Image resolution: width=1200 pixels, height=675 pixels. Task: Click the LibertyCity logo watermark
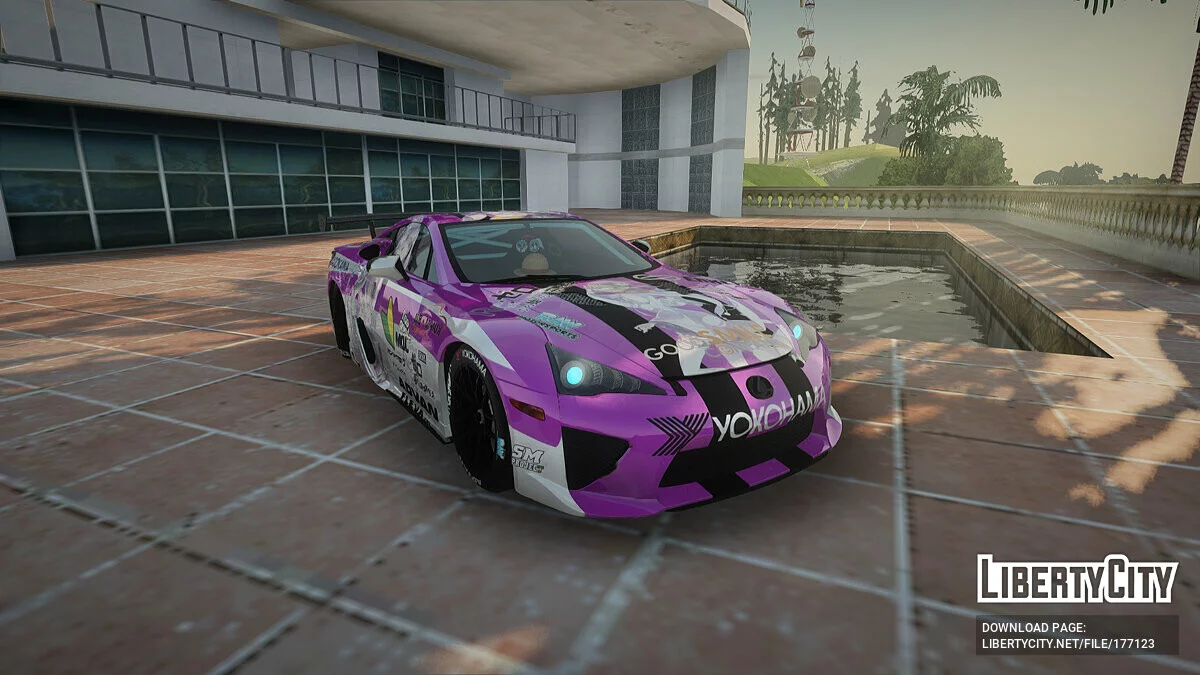[1077, 579]
